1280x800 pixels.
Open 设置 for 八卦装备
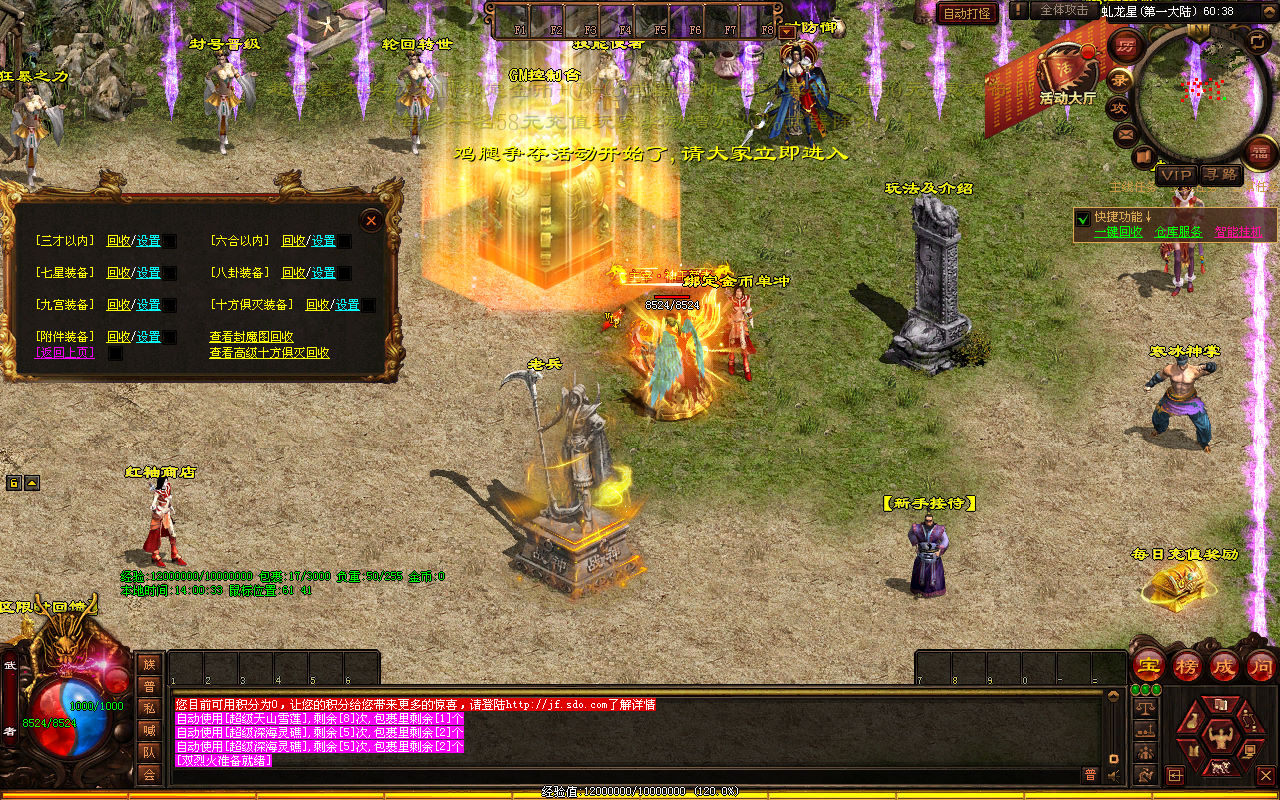323,273
